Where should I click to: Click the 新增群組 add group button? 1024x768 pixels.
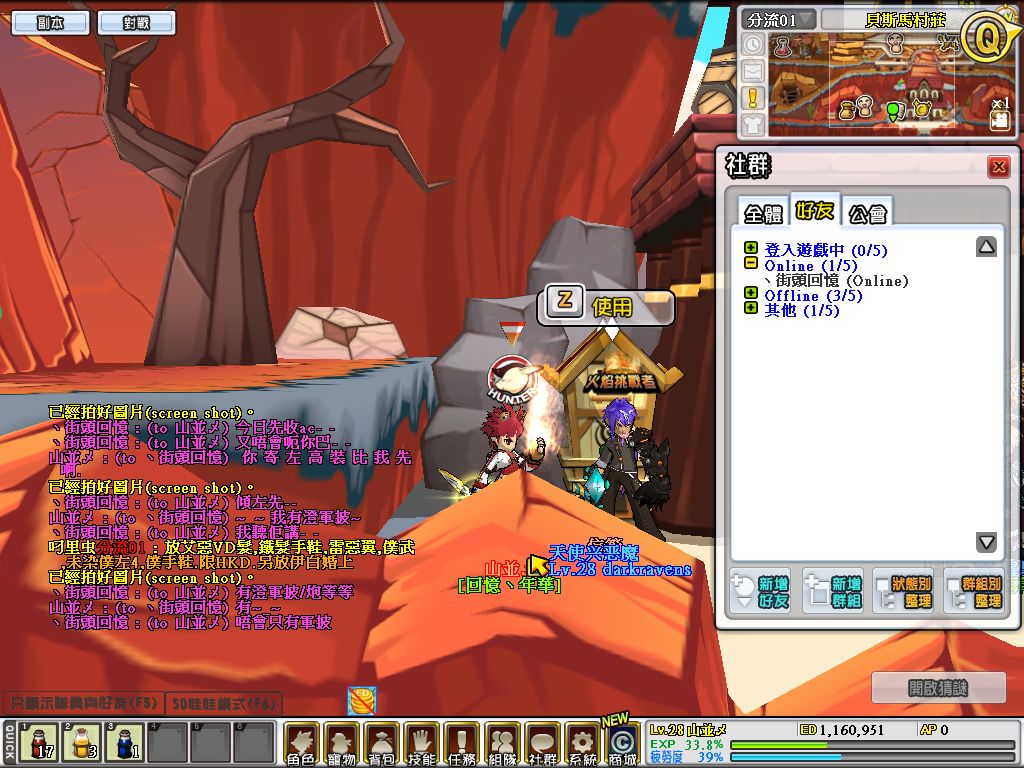tap(832, 591)
